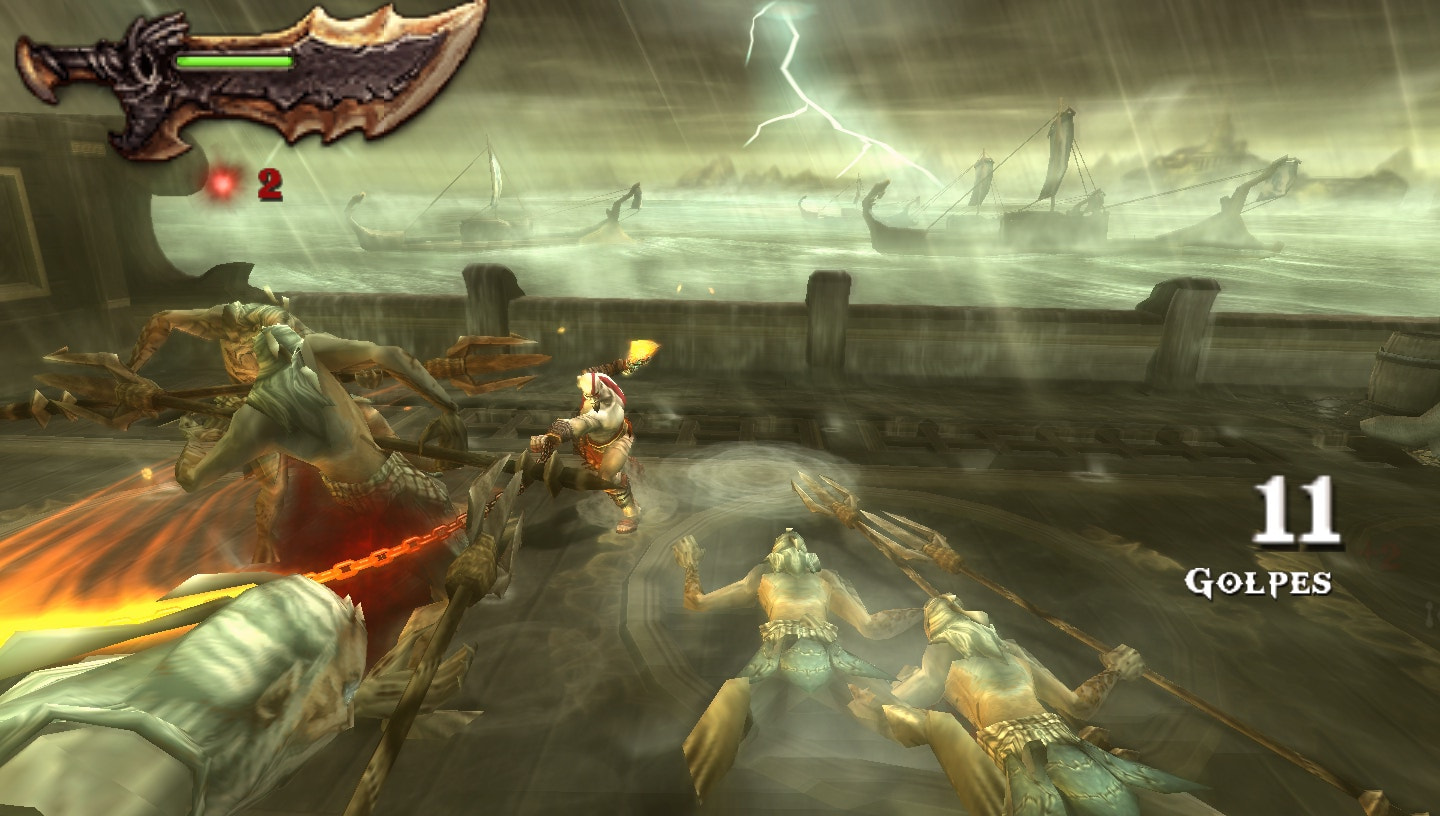Screen dimensions: 1440x816
Task: Select the red health orb icon
Action: click(222, 183)
